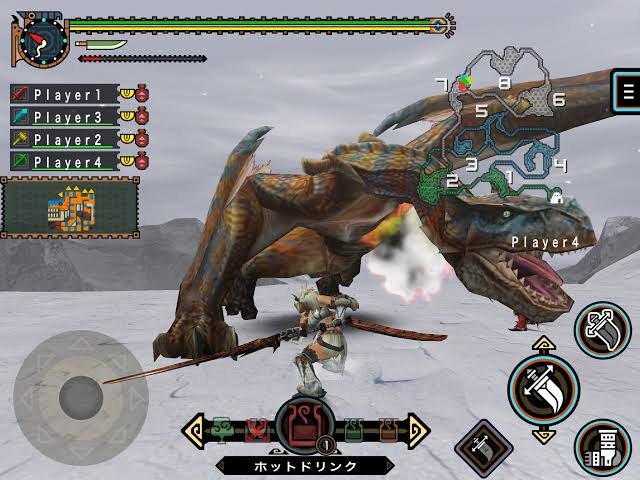The image size is (640, 480).
Task: Select Player1 in the party list
Action: tap(66, 94)
